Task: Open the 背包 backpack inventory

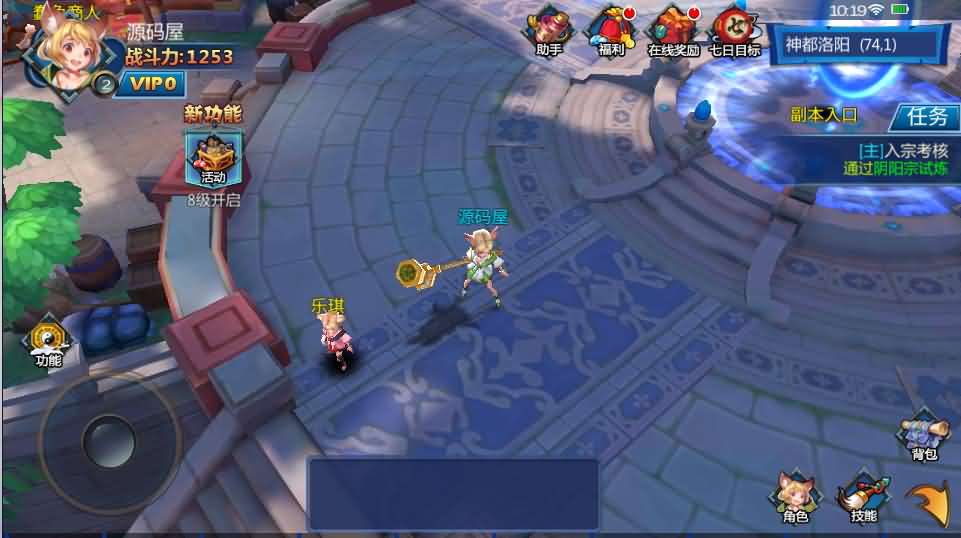Action: point(924,436)
